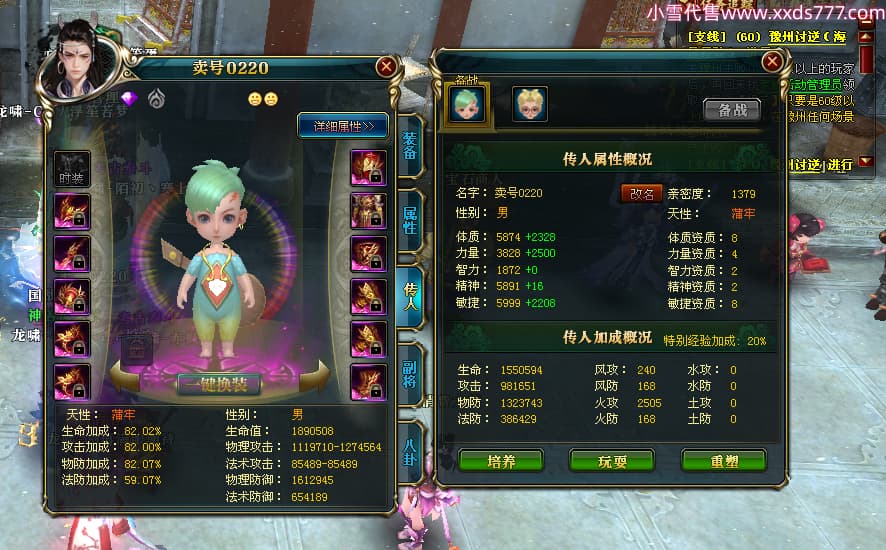Rename the heir with 改名

pyautogui.click(x=642, y=193)
